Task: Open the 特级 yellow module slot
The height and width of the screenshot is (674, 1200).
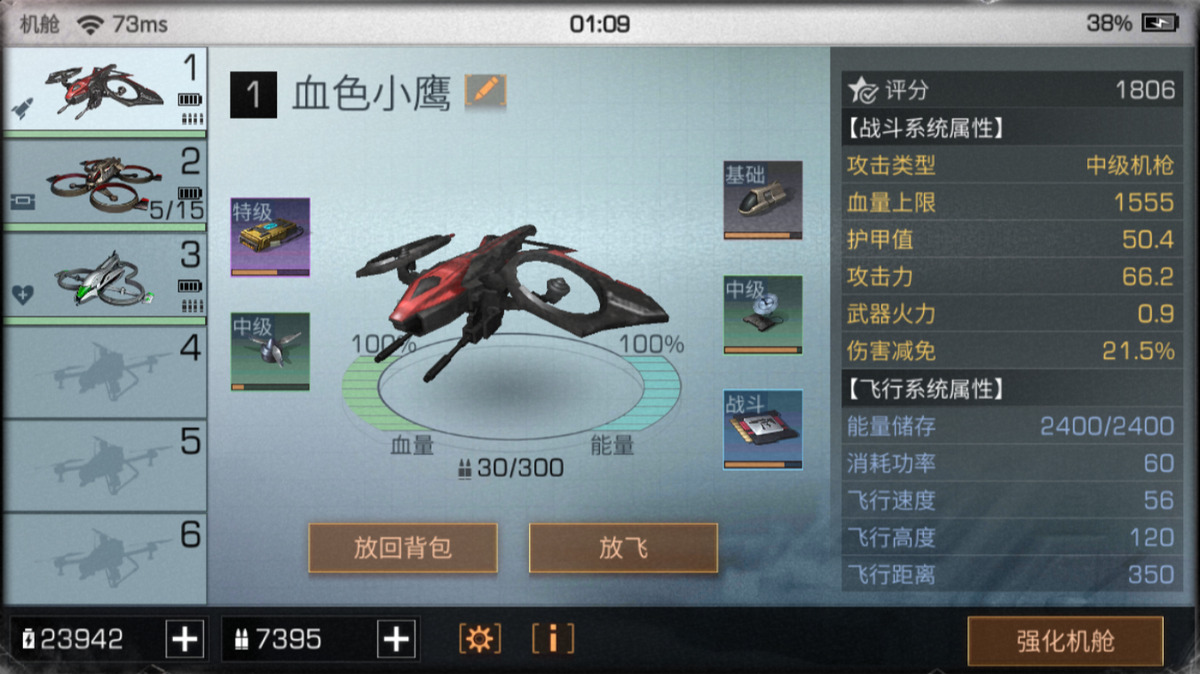Action: coord(270,237)
